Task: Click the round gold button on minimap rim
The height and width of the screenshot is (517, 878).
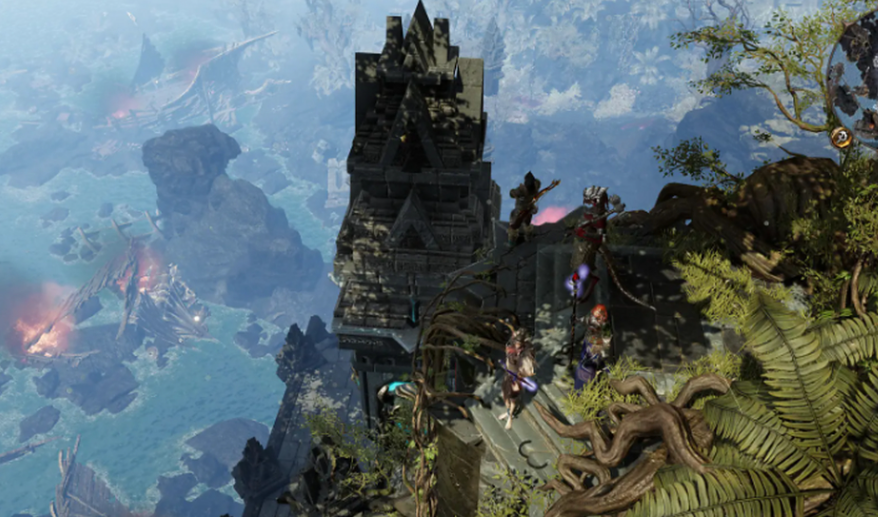Action: 842,138
